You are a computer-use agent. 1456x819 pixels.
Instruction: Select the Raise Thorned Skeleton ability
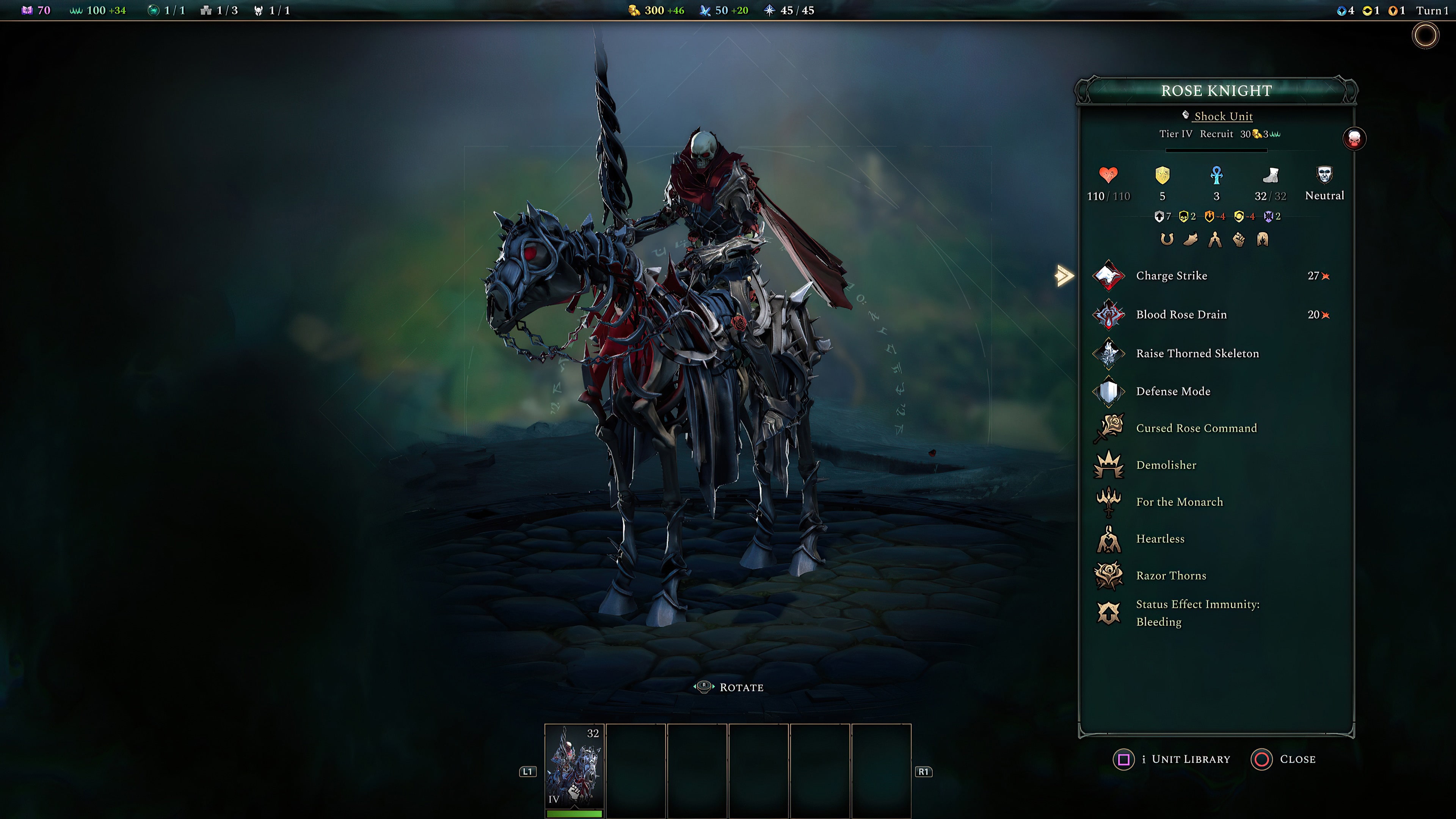point(1109,353)
